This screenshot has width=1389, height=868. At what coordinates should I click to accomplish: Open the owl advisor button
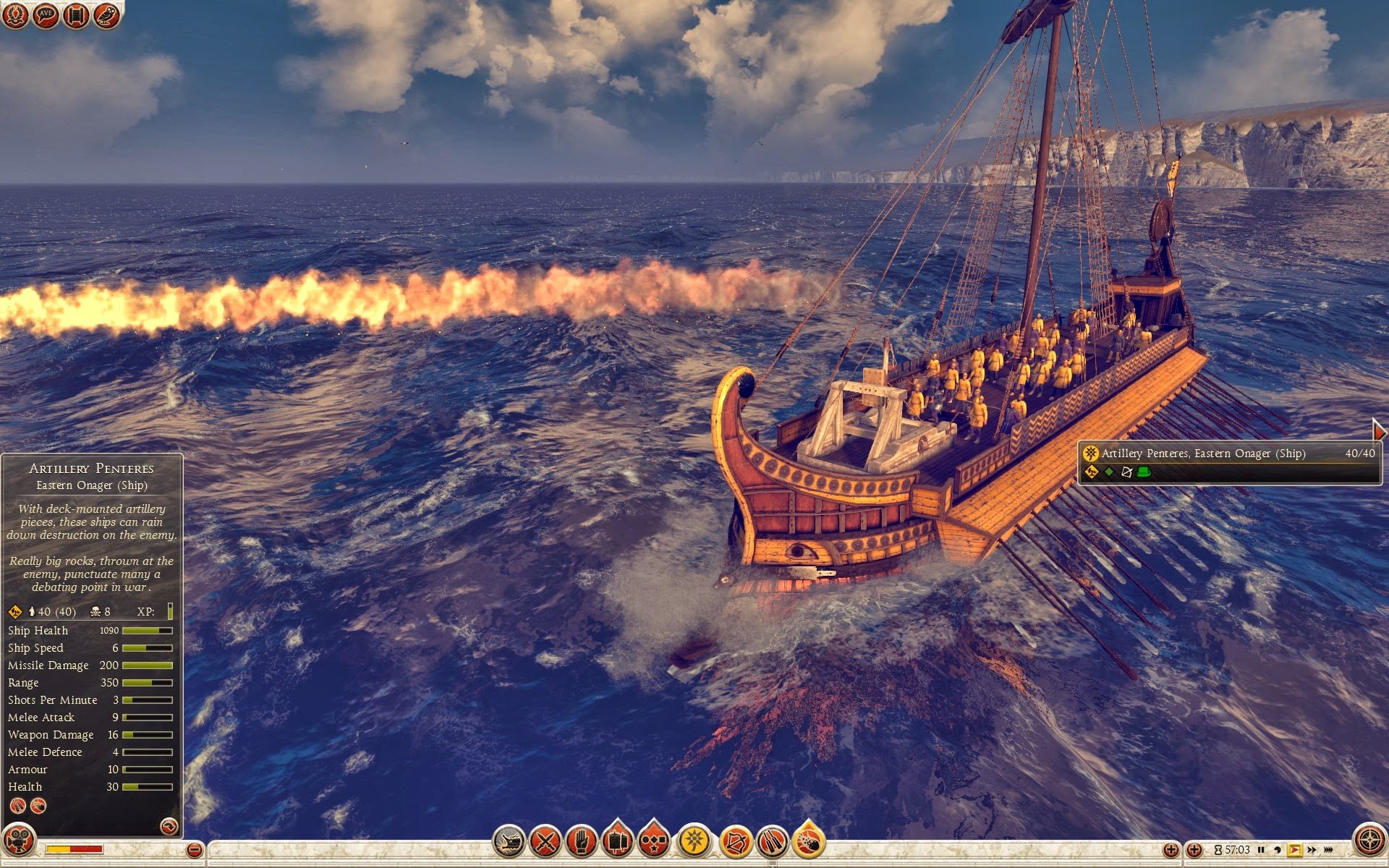click(x=106, y=15)
